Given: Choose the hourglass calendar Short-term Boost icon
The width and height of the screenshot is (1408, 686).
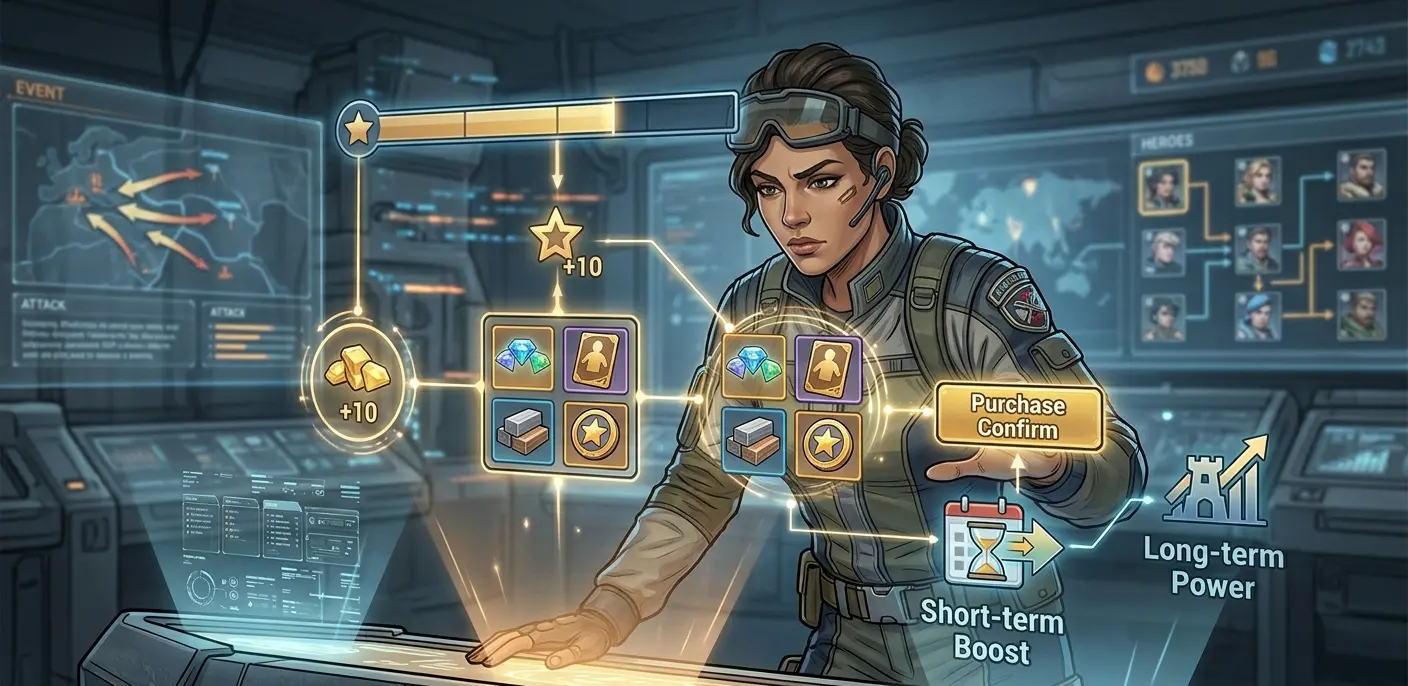Looking at the screenshot, I should [x=984, y=543].
